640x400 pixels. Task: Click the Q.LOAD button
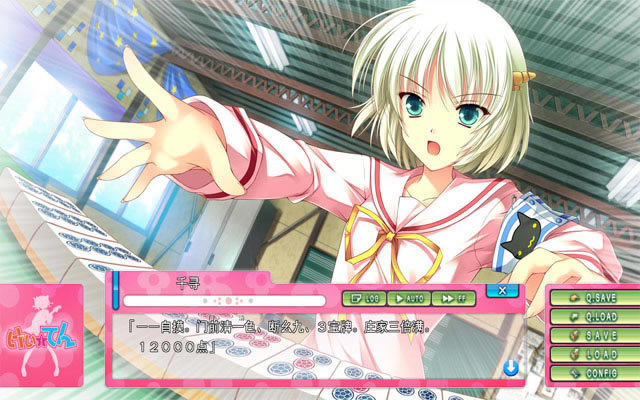pos(593,317)
